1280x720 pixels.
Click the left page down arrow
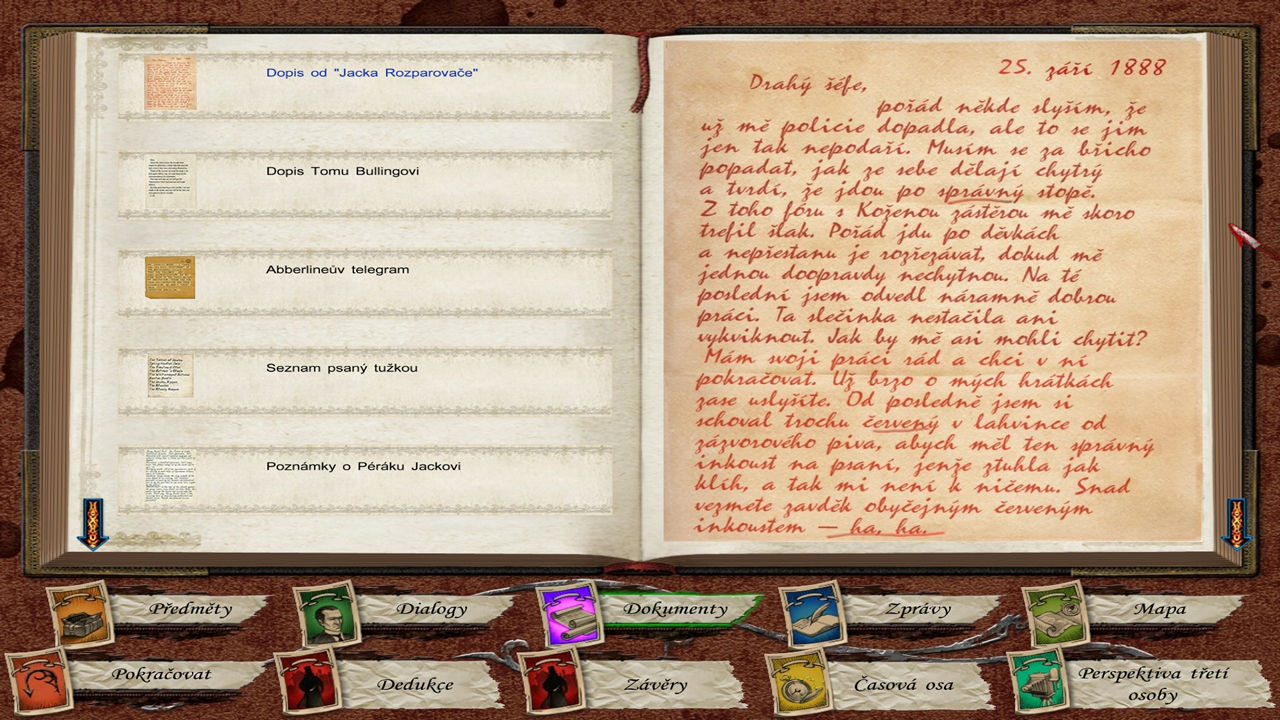[x=92, y=523]
